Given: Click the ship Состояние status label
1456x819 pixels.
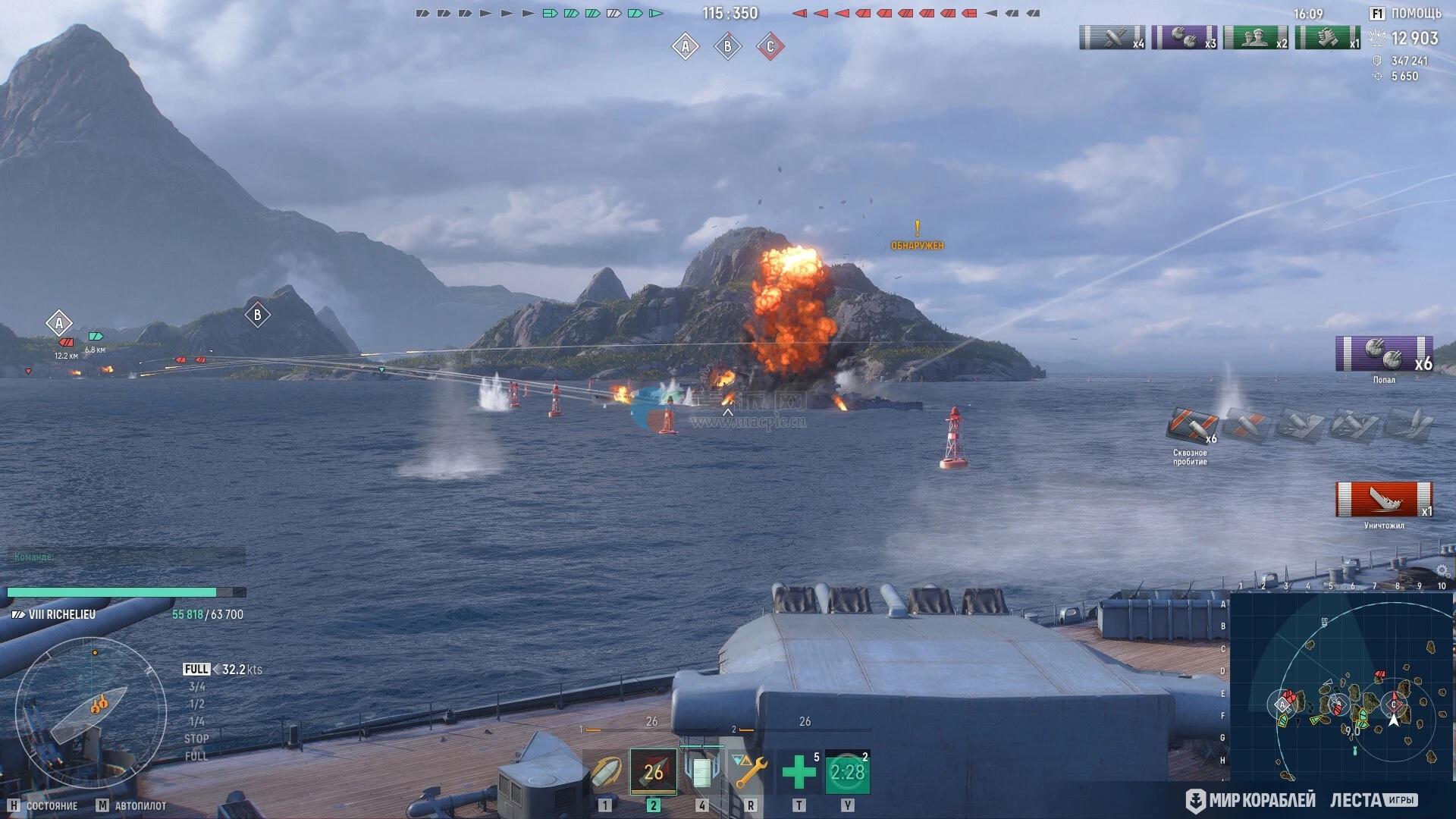Looking at the screenshot, I should coord(52,805).
